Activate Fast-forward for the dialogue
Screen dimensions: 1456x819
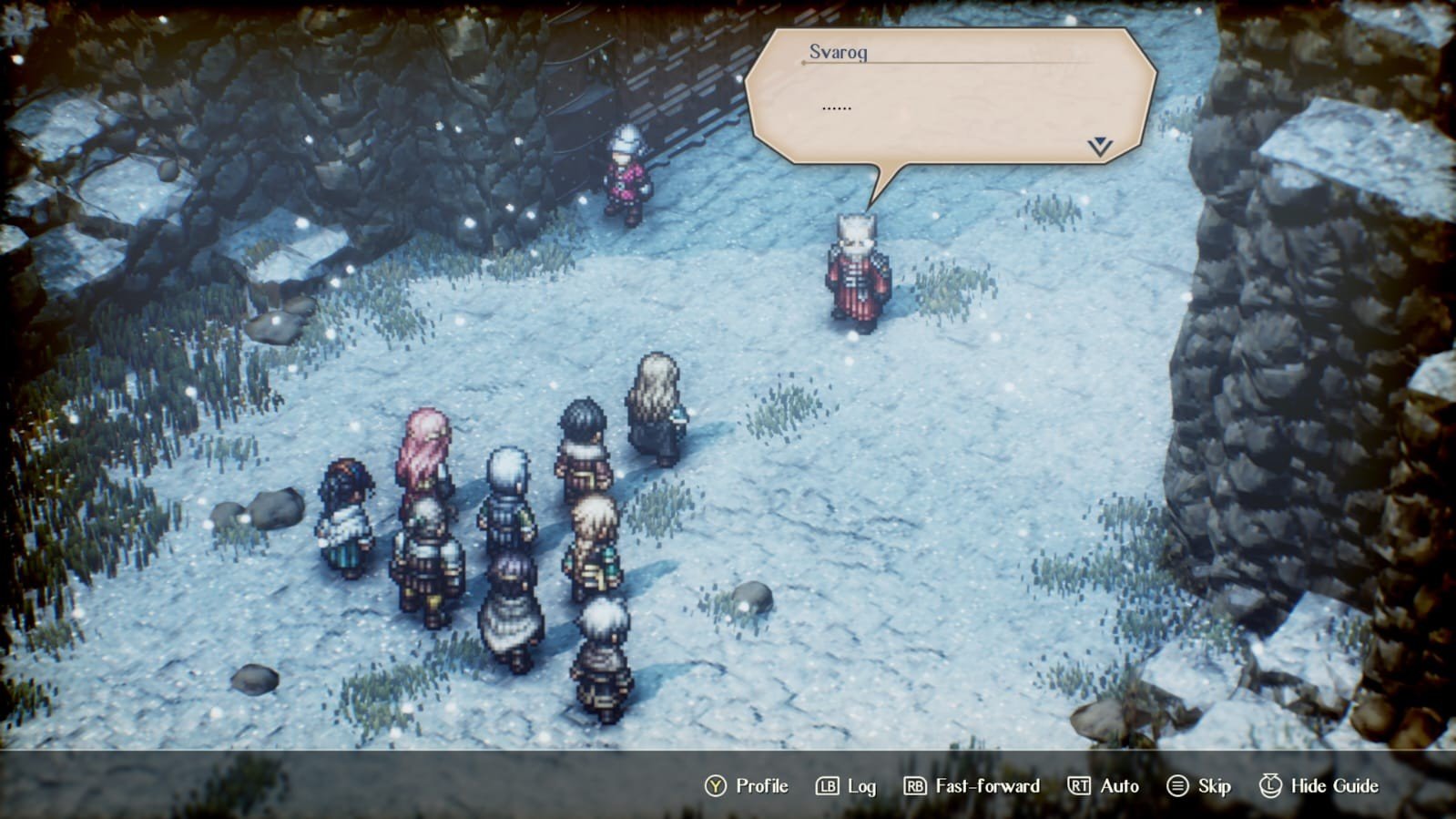point(972,786)
